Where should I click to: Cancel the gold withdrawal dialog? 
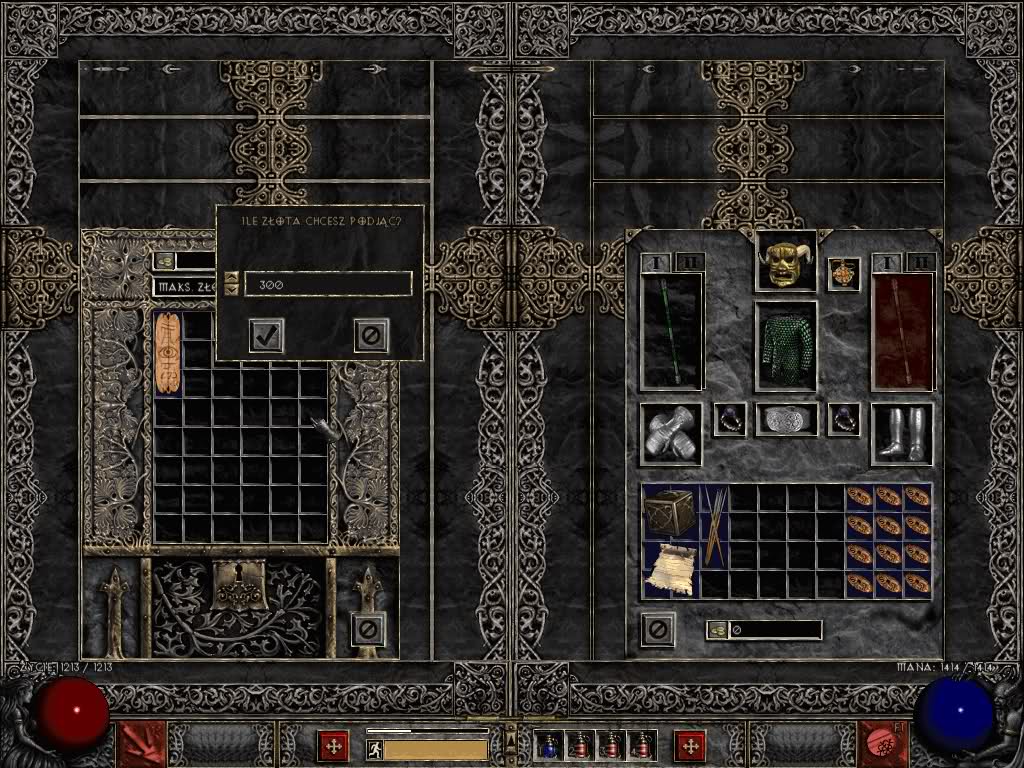[x=371, y=336]
